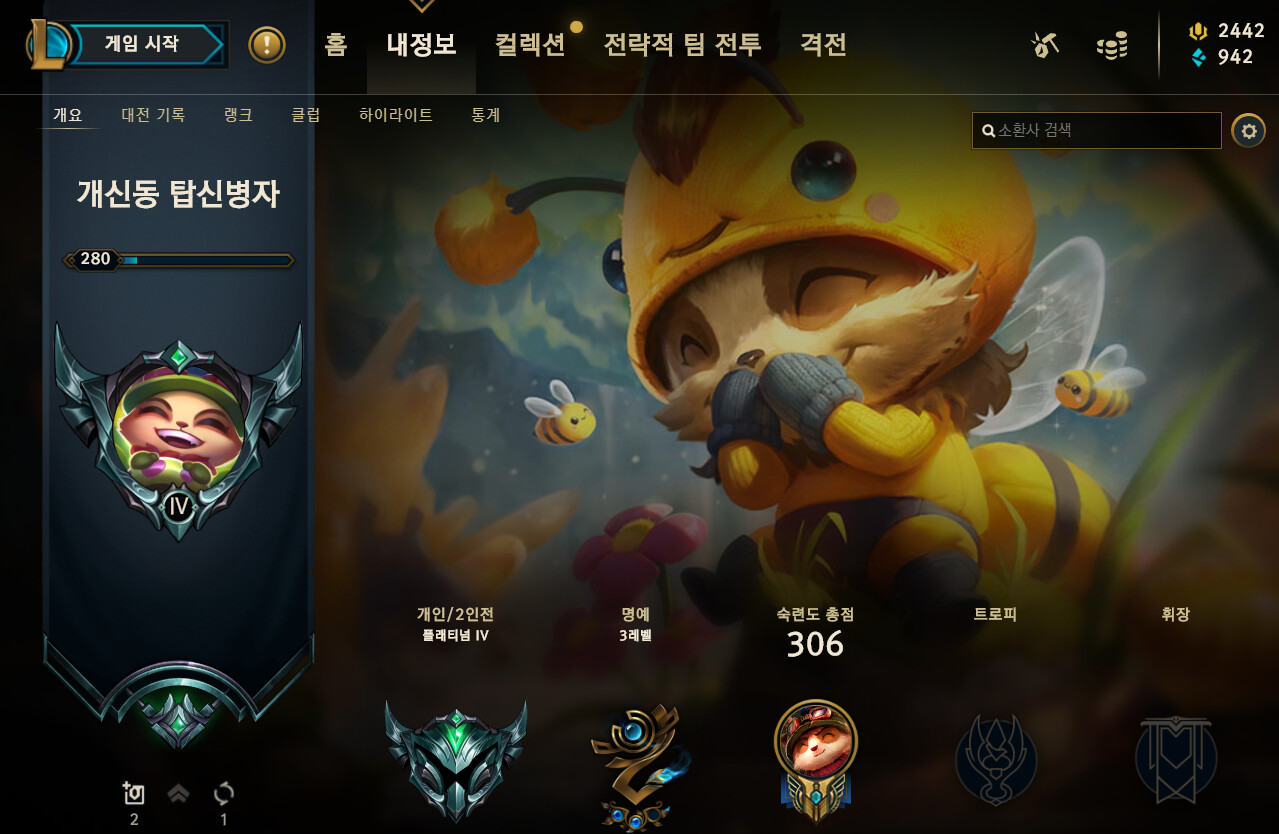Open the 컬렉션 collection tab

530,44
